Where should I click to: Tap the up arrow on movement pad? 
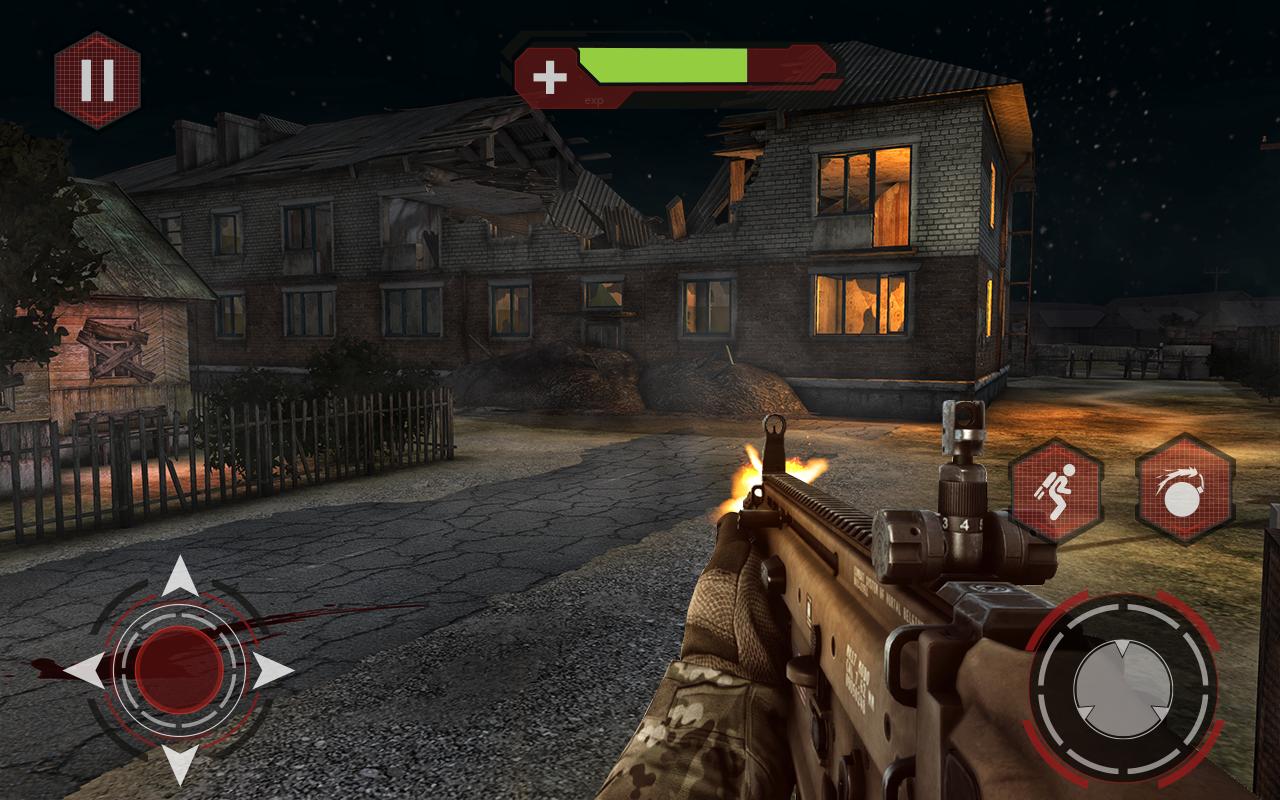point(180,577)
